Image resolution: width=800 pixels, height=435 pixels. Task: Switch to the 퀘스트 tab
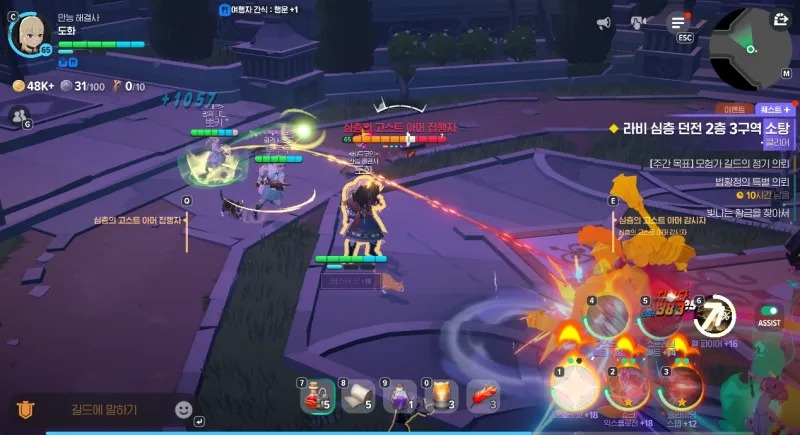click(x=774, y=108)
